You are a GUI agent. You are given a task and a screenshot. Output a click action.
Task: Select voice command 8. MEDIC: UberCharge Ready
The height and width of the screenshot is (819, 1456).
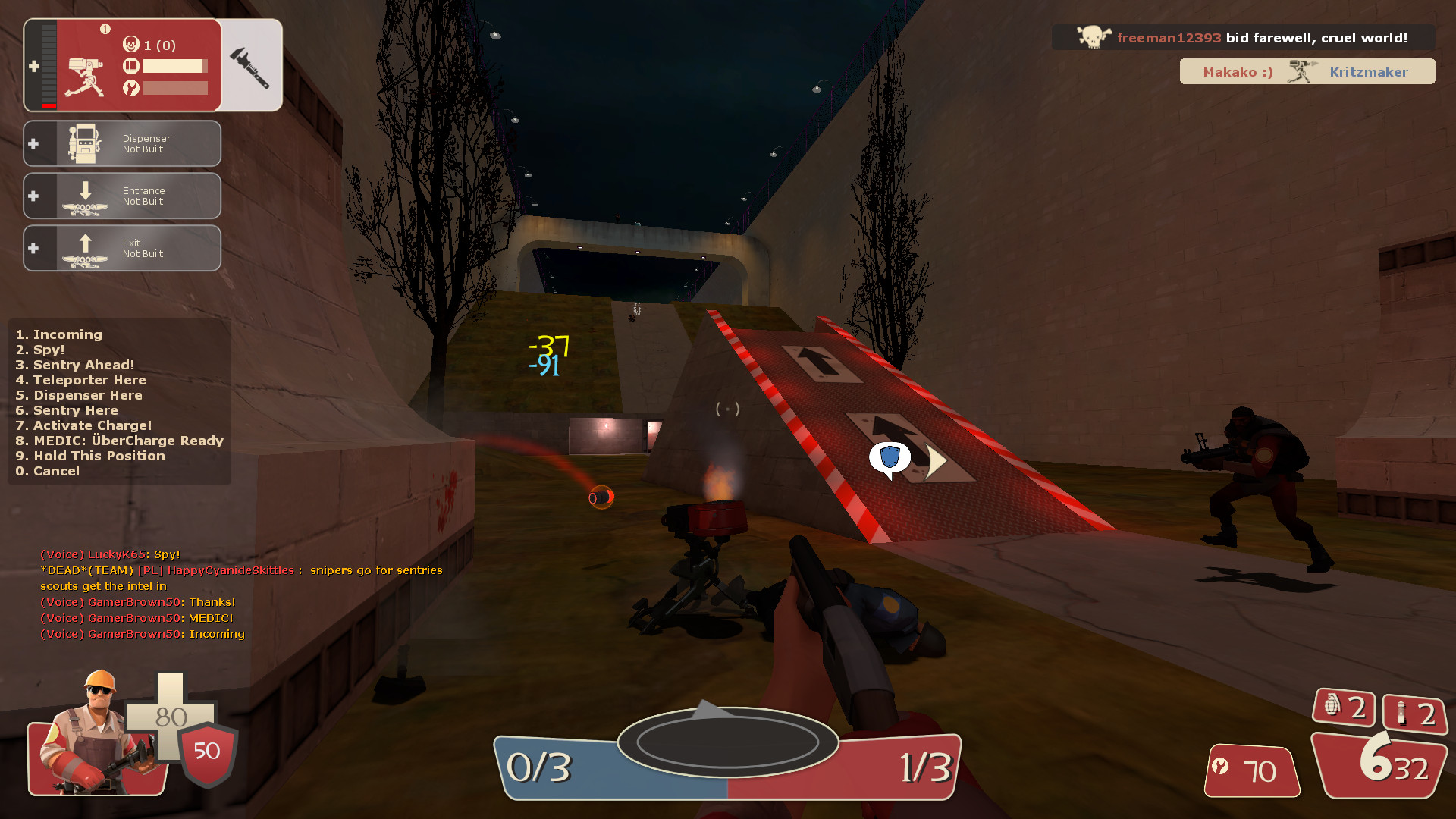point(120,441)
